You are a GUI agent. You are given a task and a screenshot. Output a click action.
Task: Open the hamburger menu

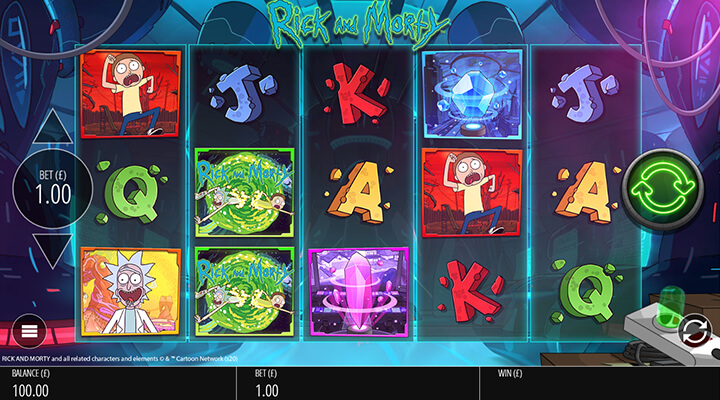click(30, 331)
